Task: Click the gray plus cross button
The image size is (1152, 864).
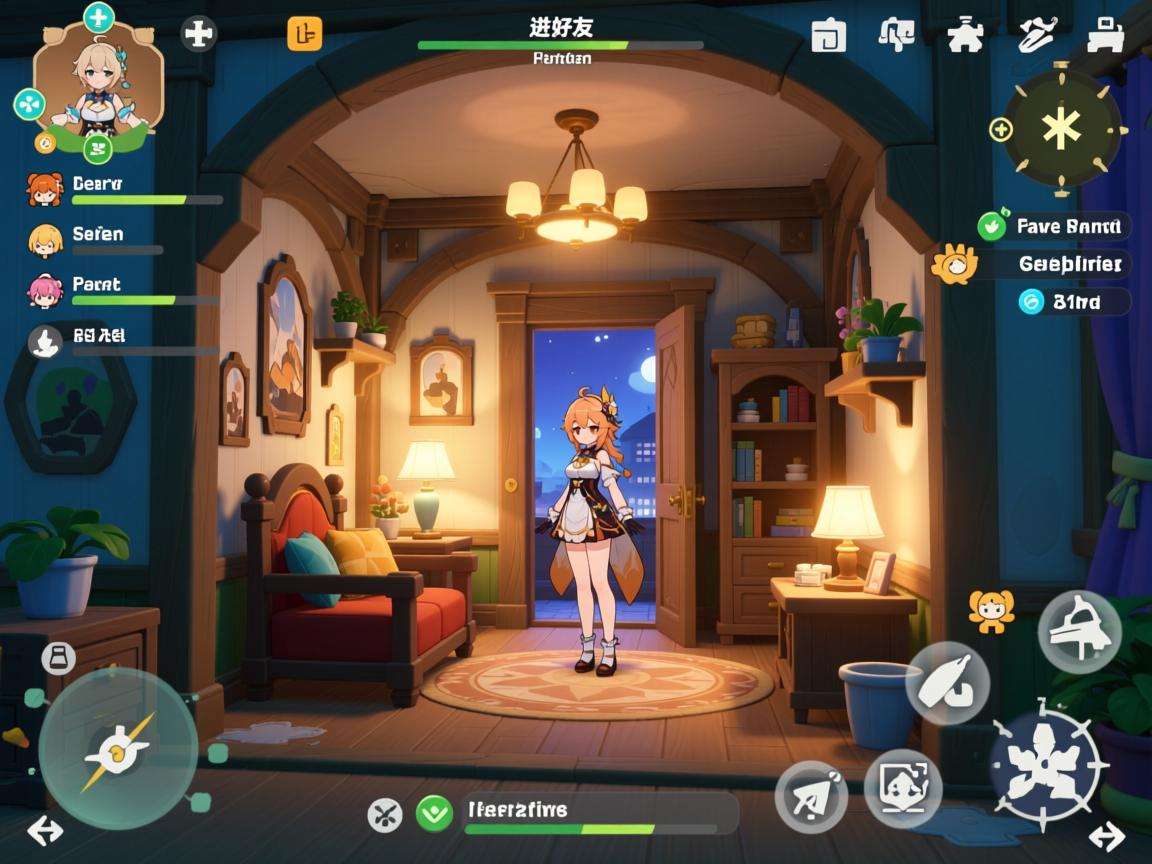Action: coord(199,34)
